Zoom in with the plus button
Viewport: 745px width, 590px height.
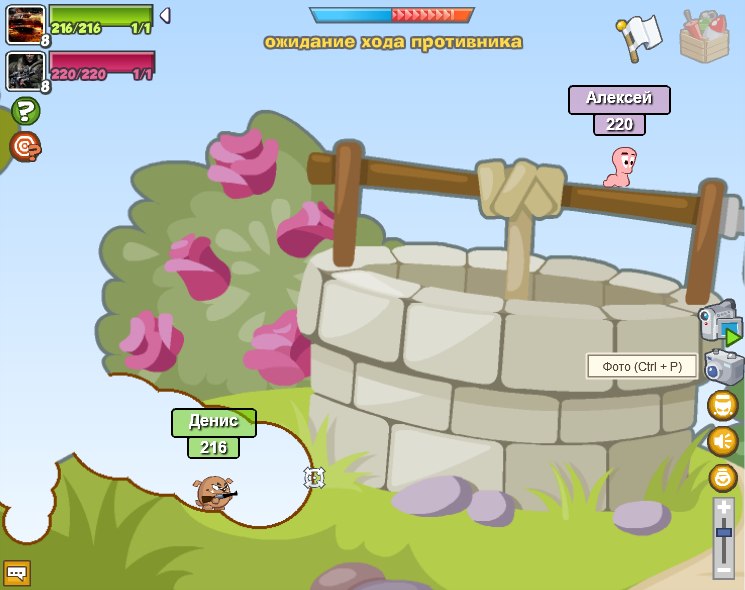pyautogui.click(x=724, y=508)
